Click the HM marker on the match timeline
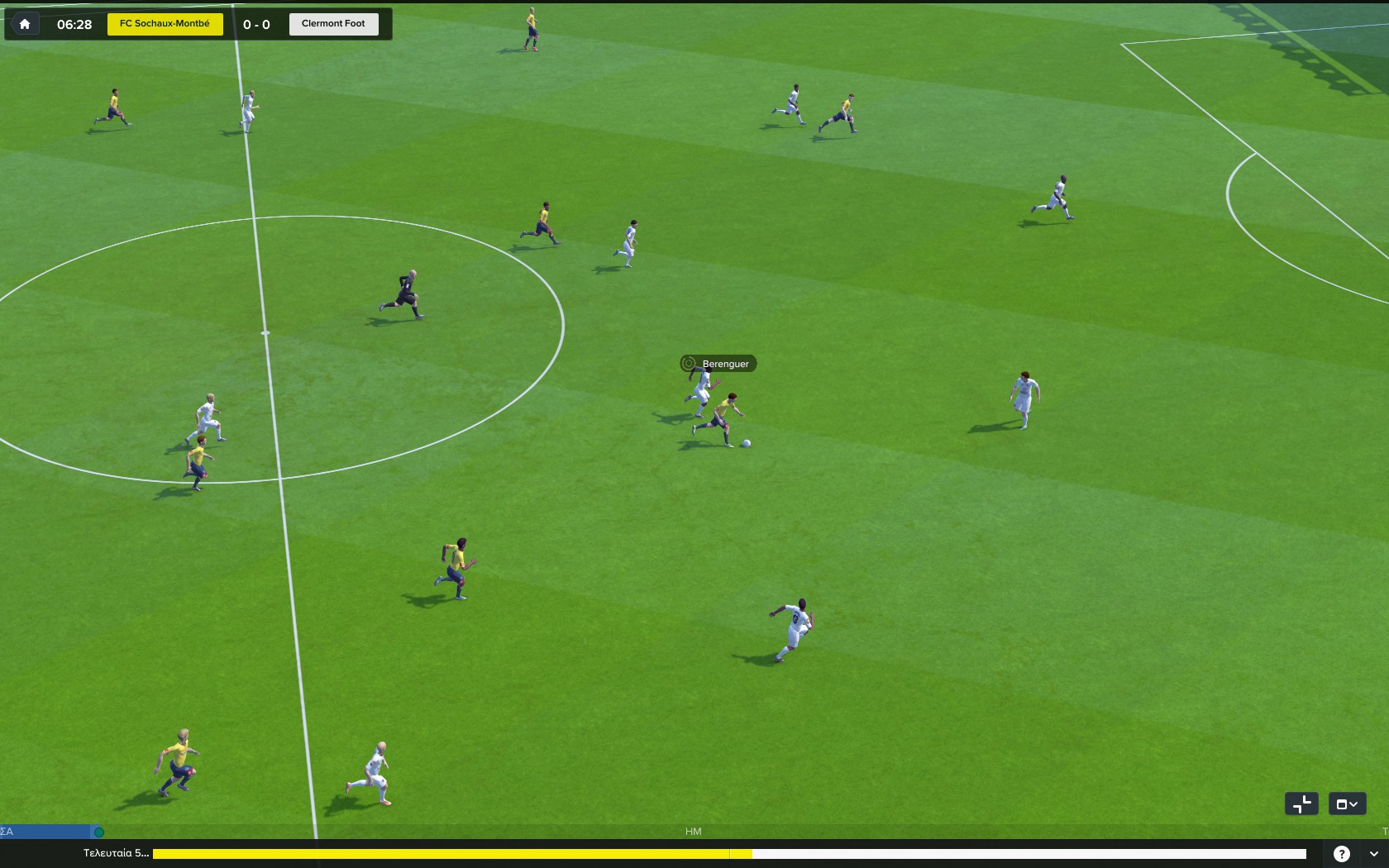1389x868 pixels. [693, 832]
